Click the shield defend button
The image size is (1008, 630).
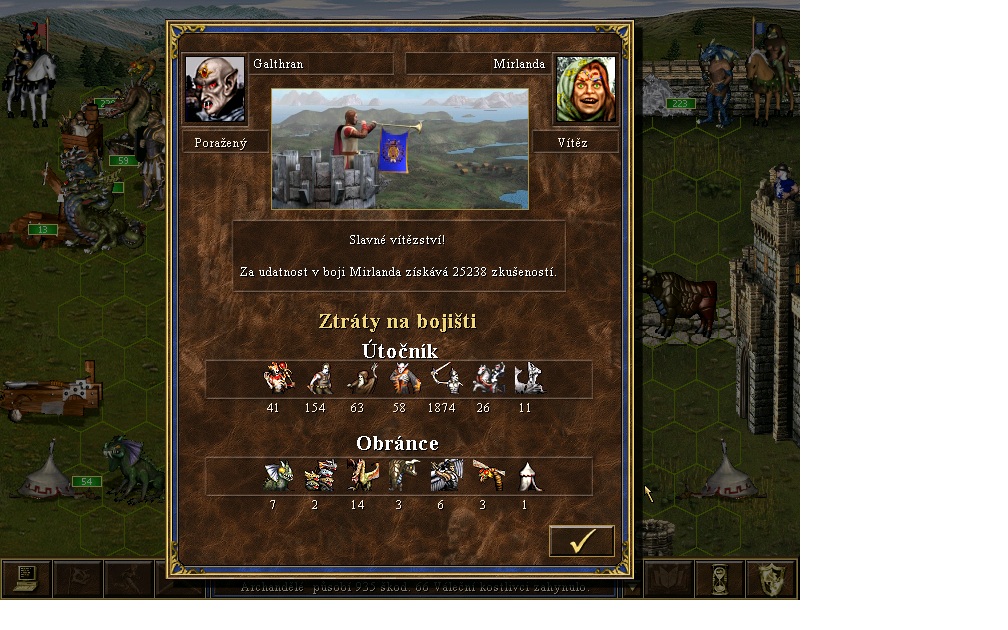coord(771,579)
